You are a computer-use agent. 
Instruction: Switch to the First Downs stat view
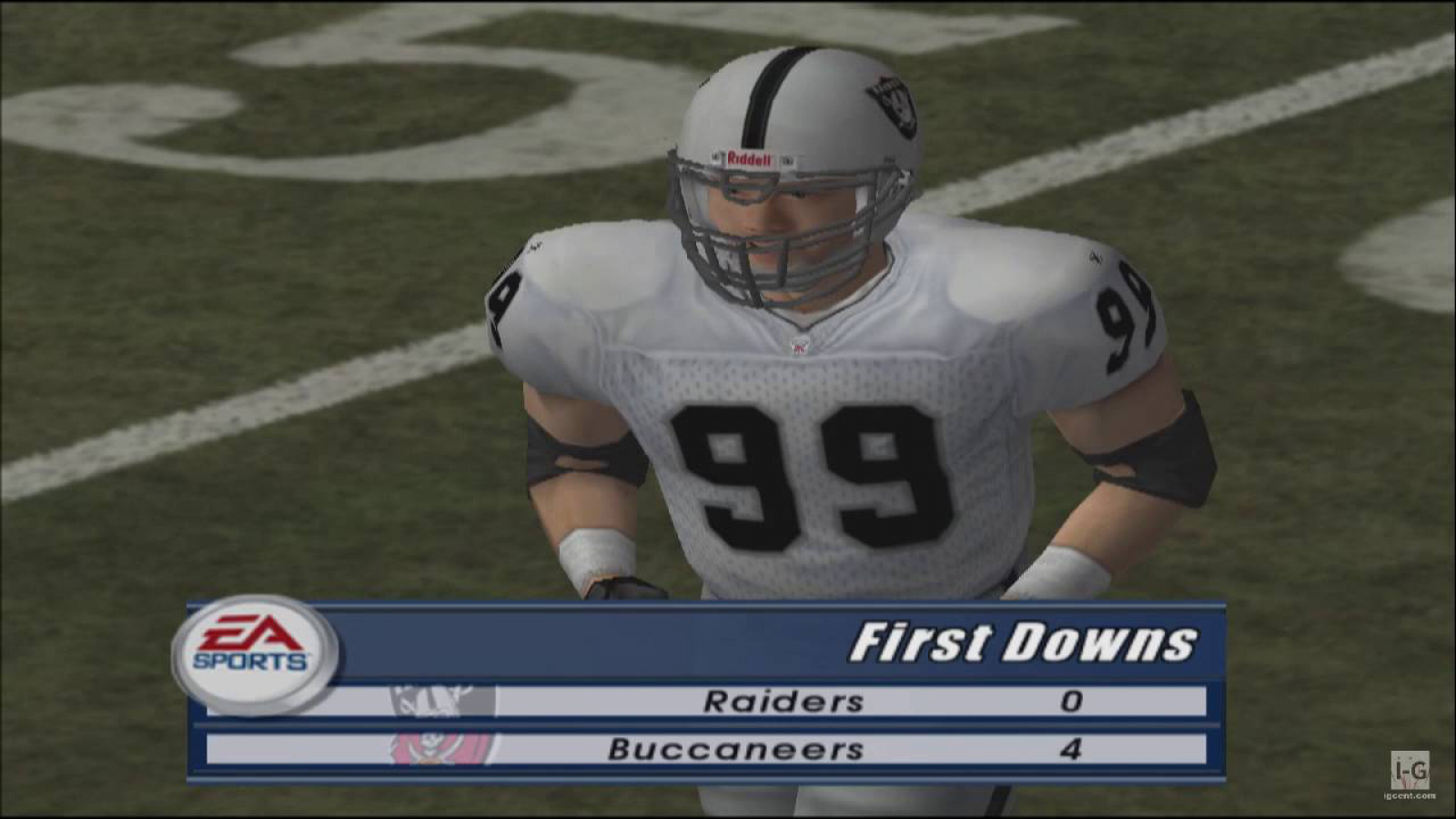point(1028,643)
